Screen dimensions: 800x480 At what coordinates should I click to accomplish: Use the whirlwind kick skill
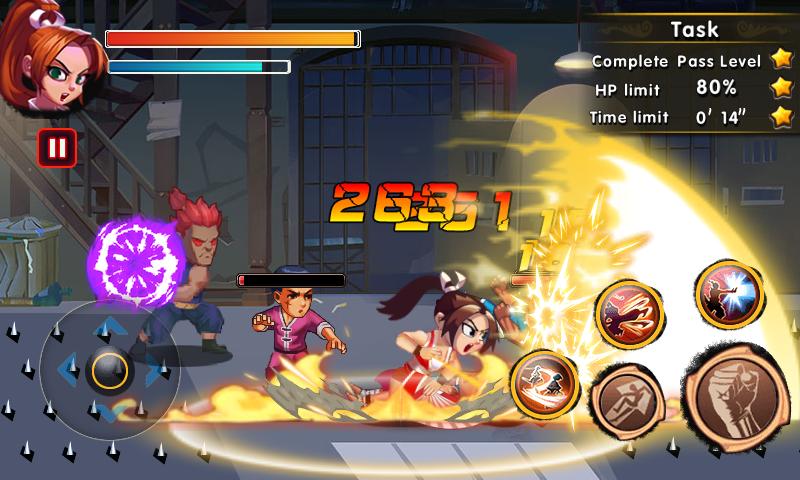click(x=631, y=315)
